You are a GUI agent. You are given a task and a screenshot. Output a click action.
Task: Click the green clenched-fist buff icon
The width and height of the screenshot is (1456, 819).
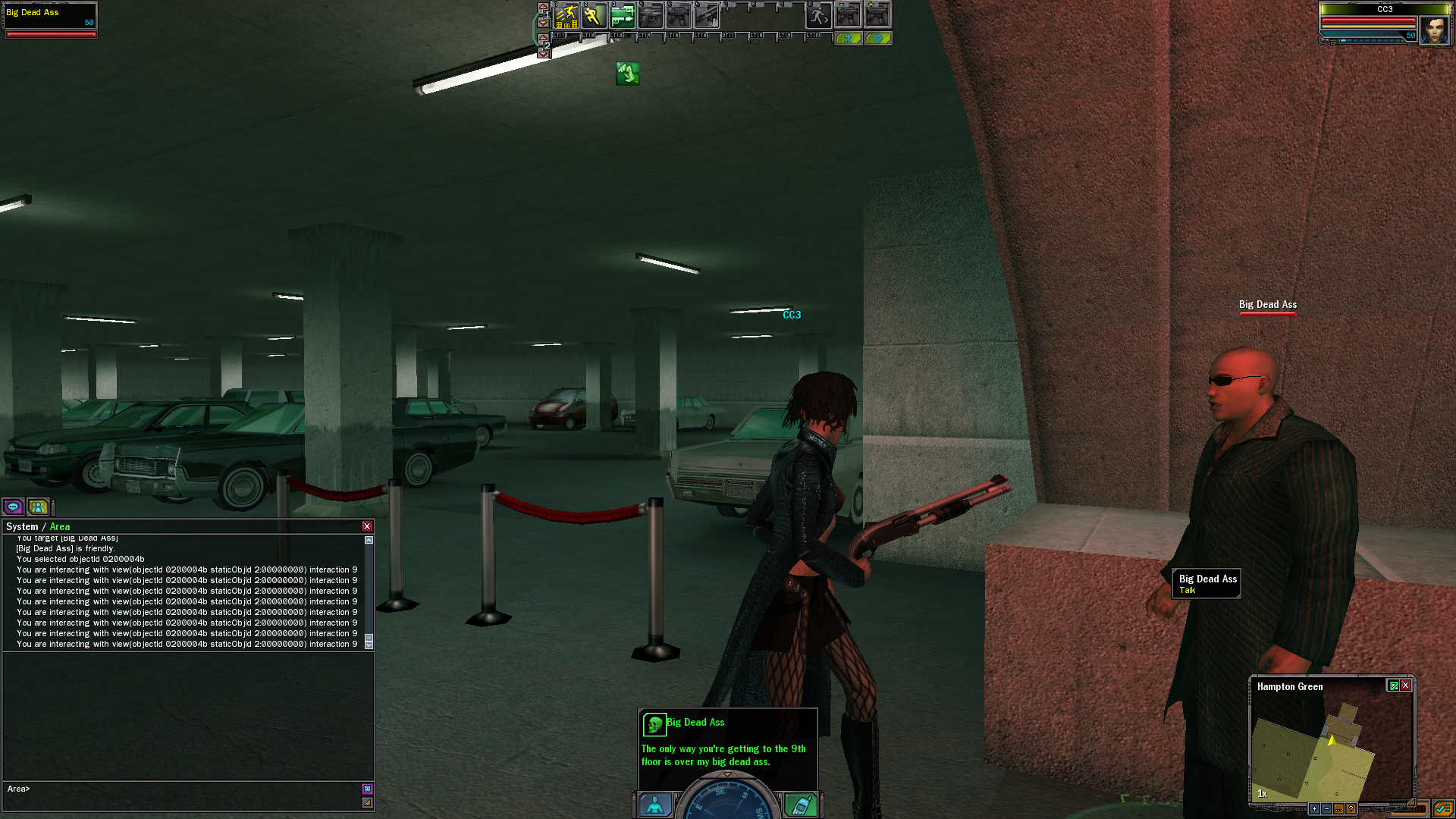tap(627, 74)
